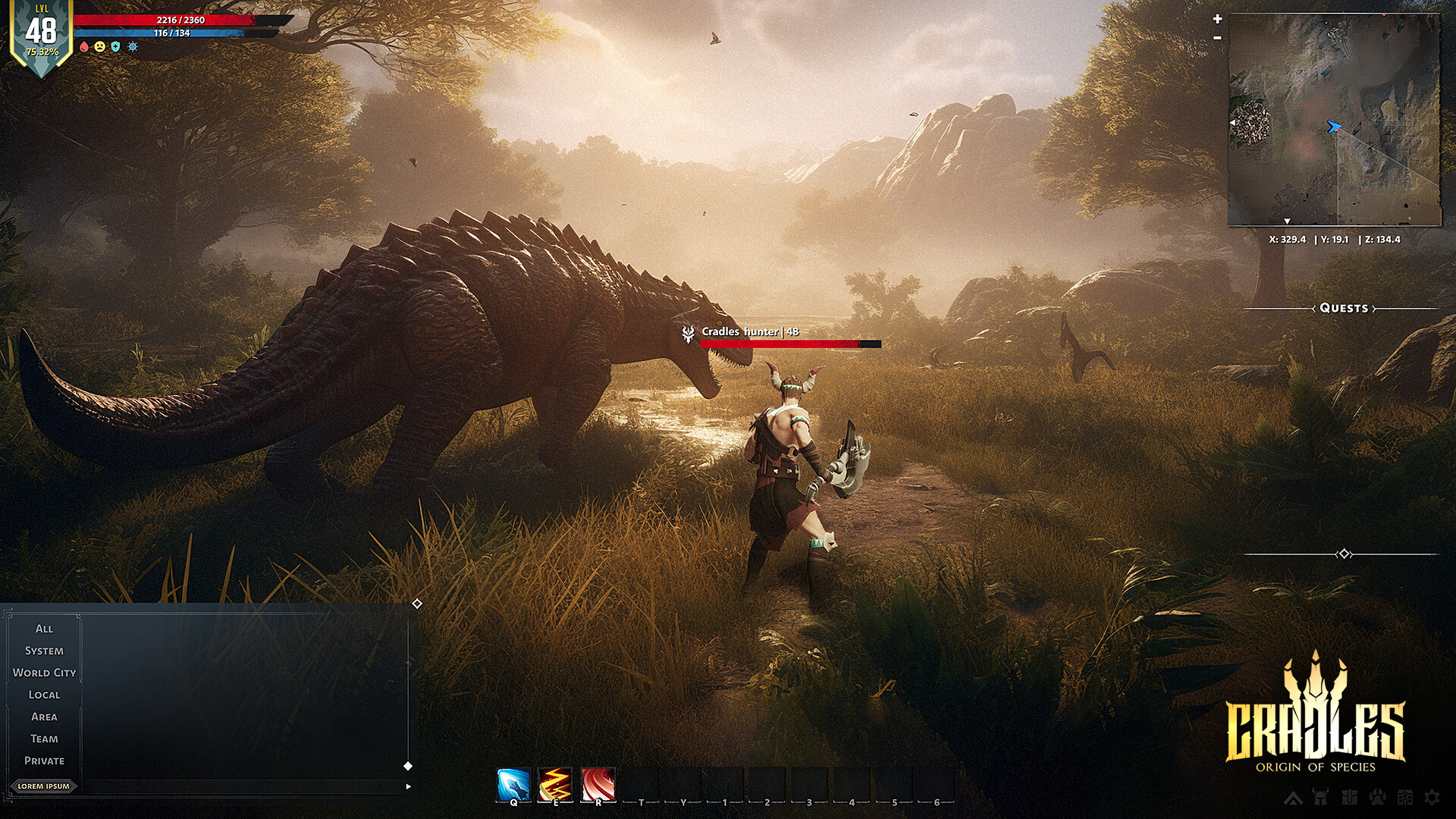Viewport: 1456px width, 819px height.
Task: Switch chat to the All tab
Action: [44, 629]
